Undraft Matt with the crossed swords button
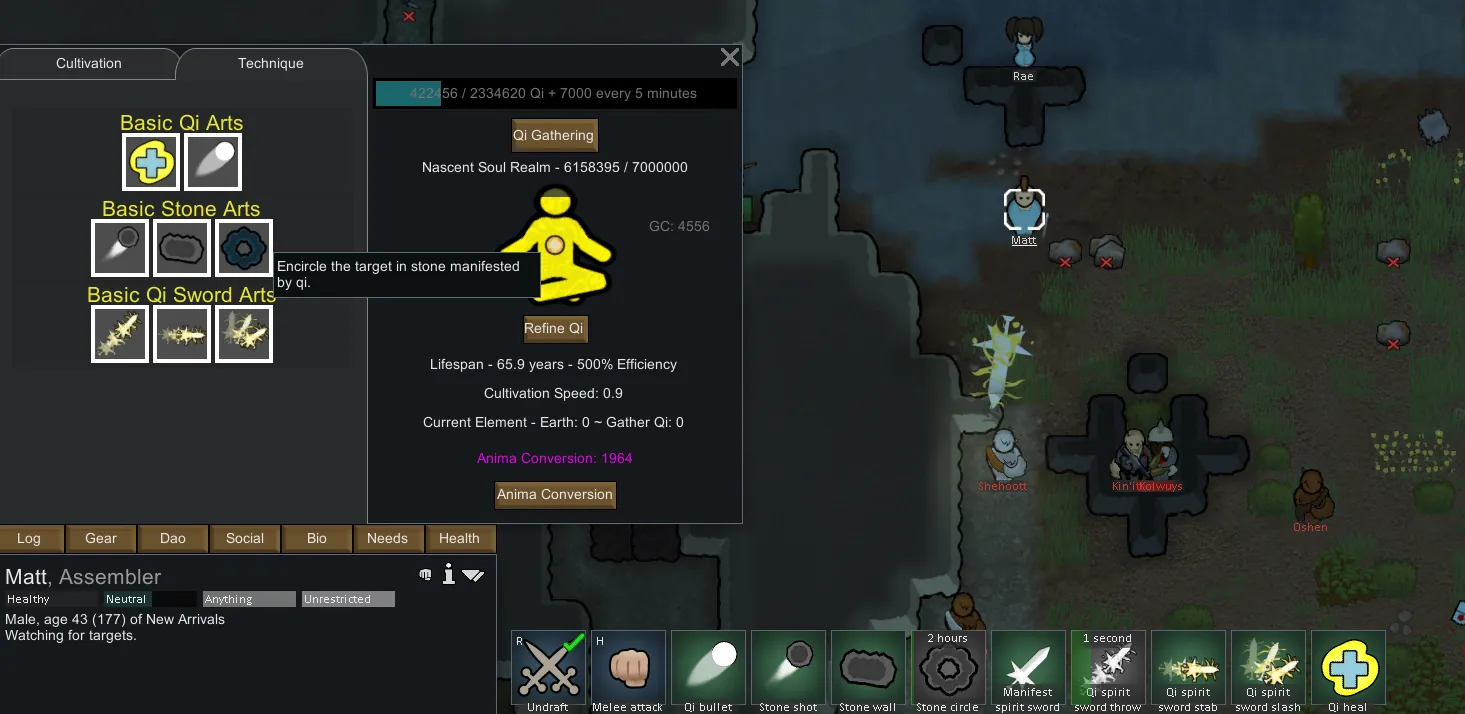Image resolution: width=1465 pixels, height=714 pixels. 548,667
